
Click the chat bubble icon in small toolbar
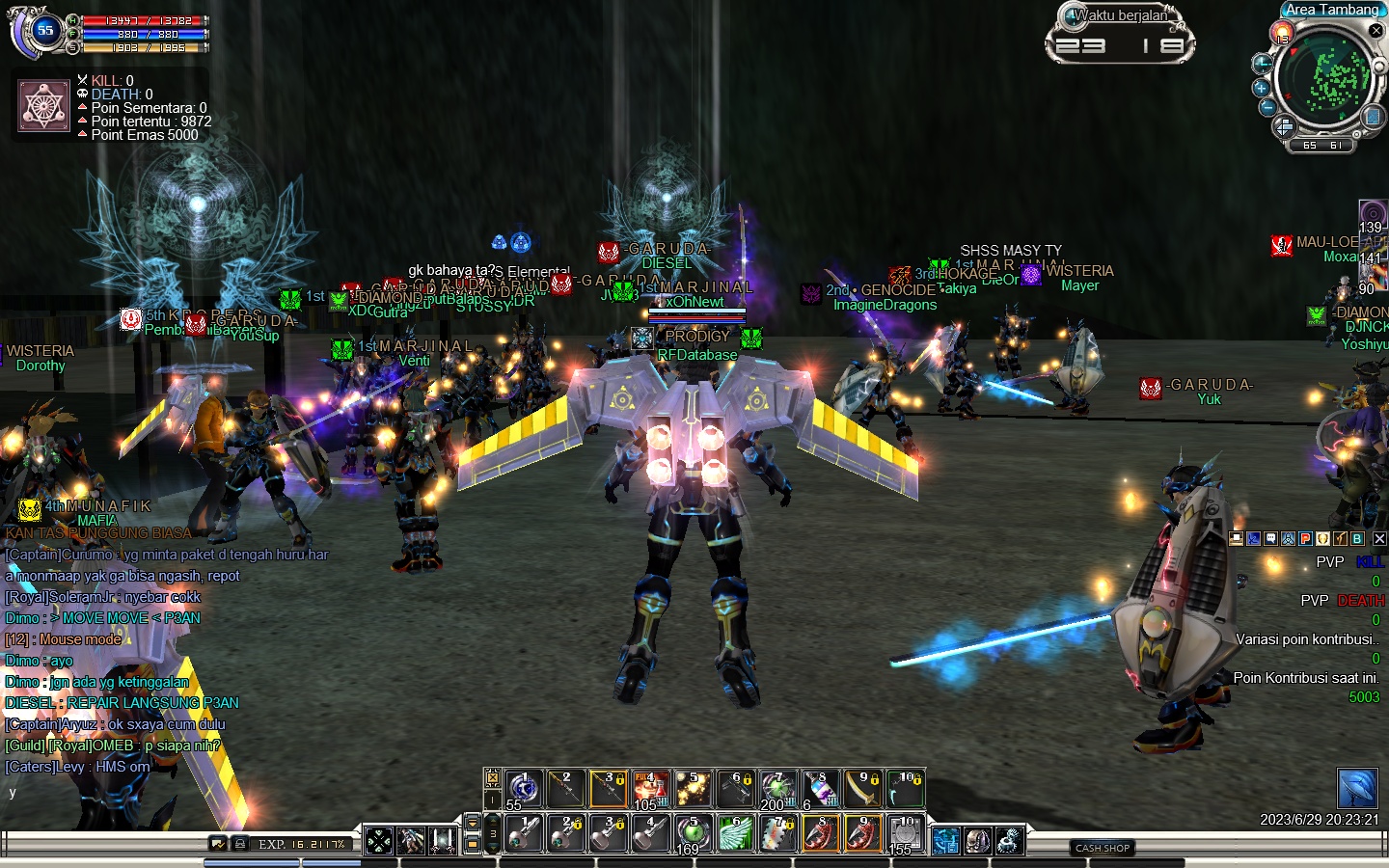pos(1270,539)
